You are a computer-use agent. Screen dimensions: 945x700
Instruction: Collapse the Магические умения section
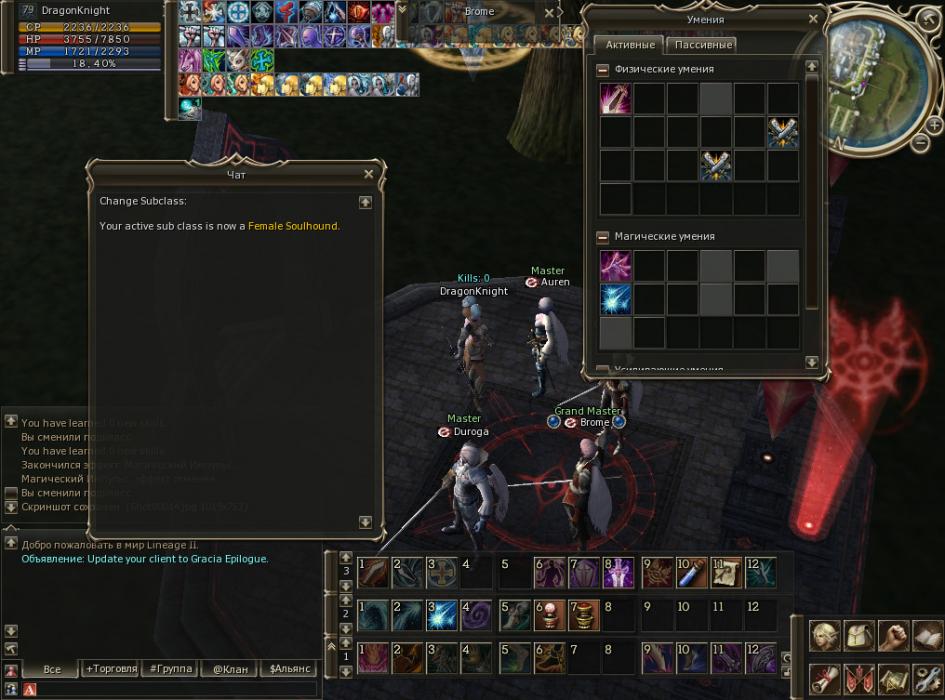pos(603,237)
